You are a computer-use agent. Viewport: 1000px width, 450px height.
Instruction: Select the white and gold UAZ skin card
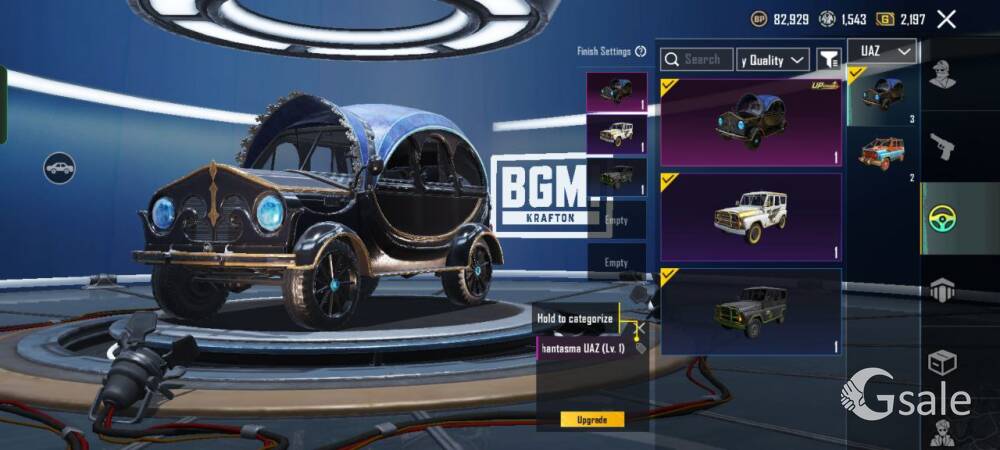(750, 217)
